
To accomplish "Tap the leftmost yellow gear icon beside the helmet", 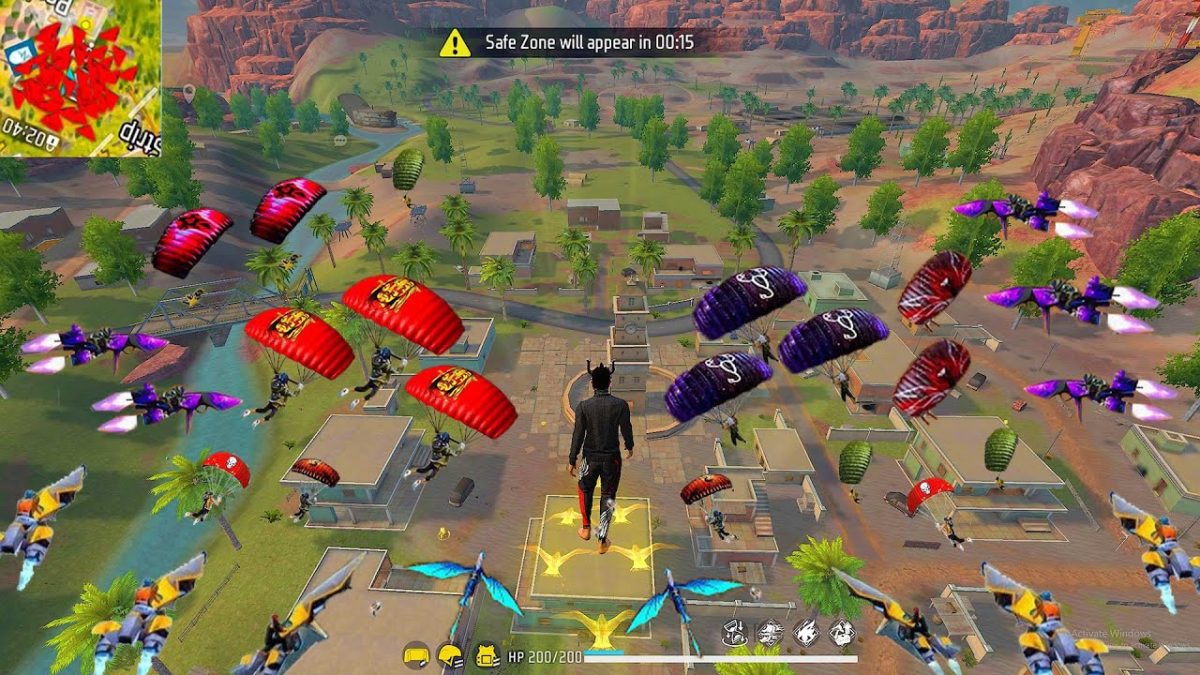I will pyautogui.click(x=415, y=656).
